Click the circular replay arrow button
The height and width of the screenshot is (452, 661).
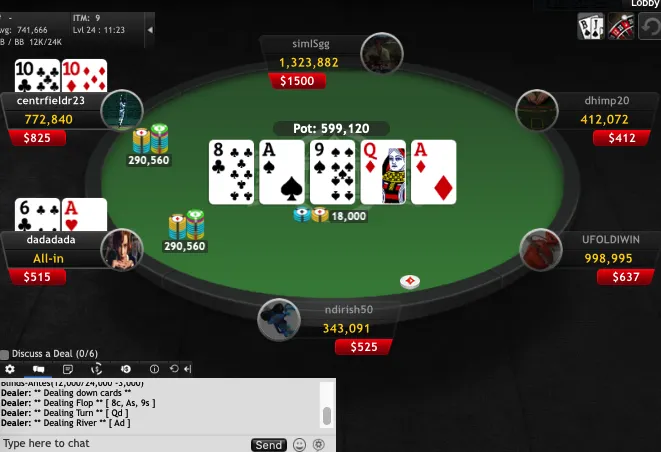coord(649,27)
